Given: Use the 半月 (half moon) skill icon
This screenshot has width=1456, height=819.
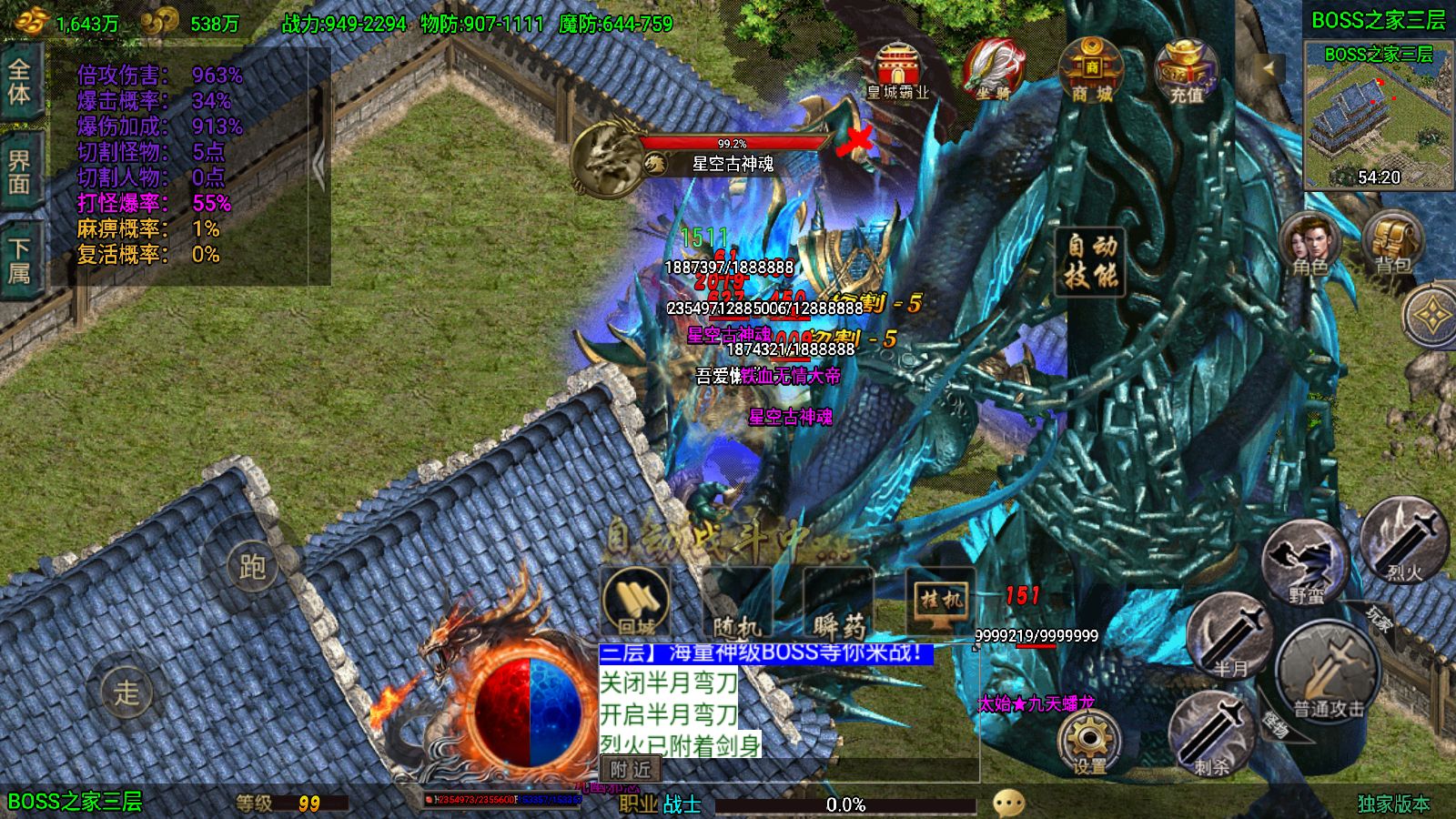Looking at the screenshot, I should pyautogui.click(x=1230, y=637).
